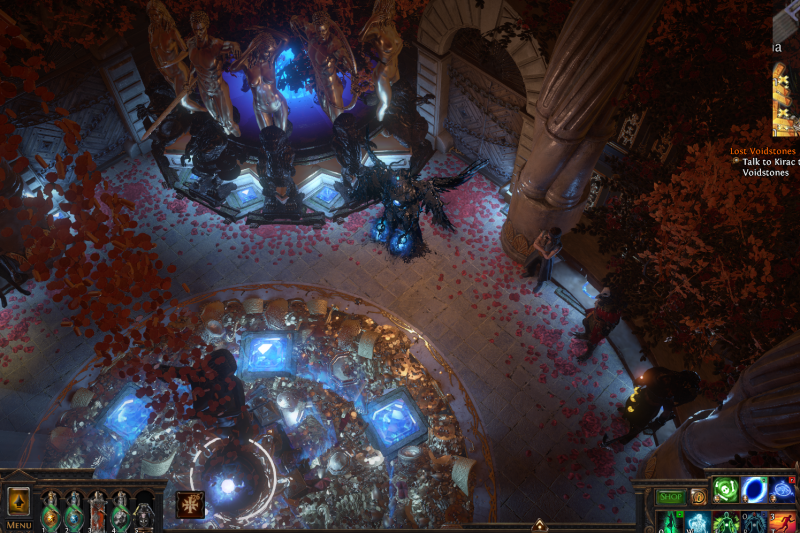Activate the pale blue ghostly figure skill

697,522
